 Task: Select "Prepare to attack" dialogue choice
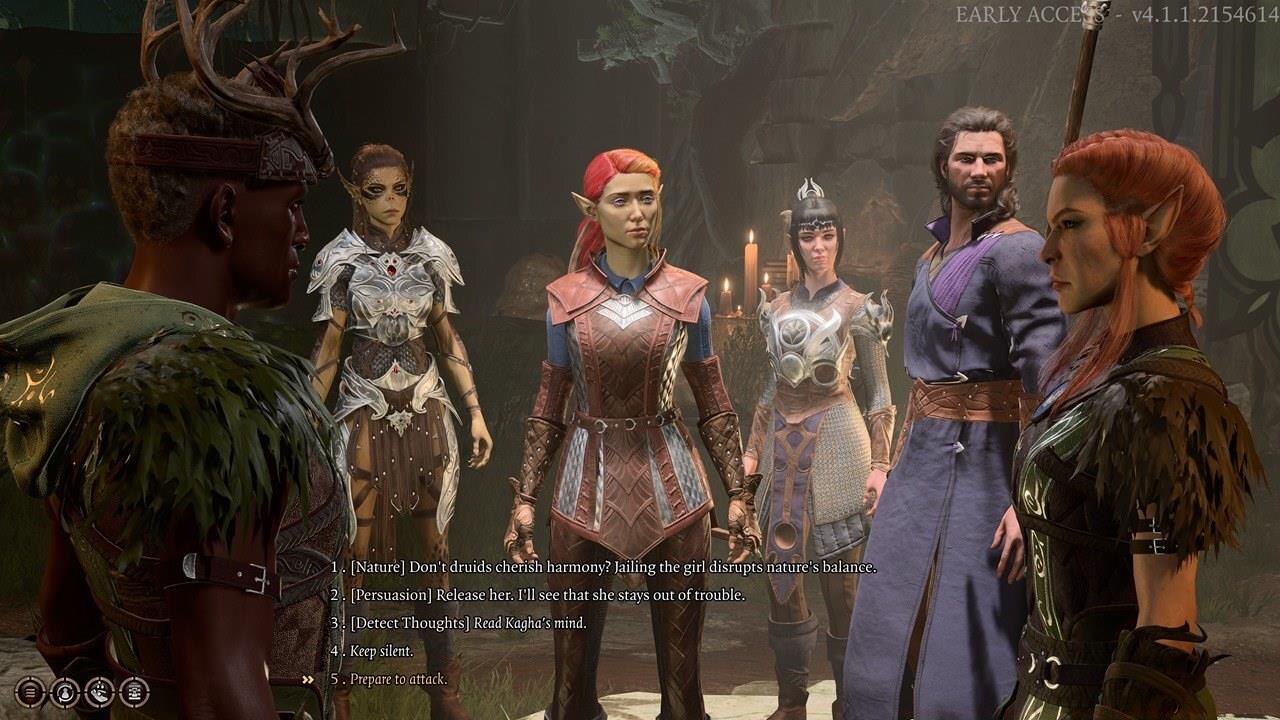tap(398, 679)
